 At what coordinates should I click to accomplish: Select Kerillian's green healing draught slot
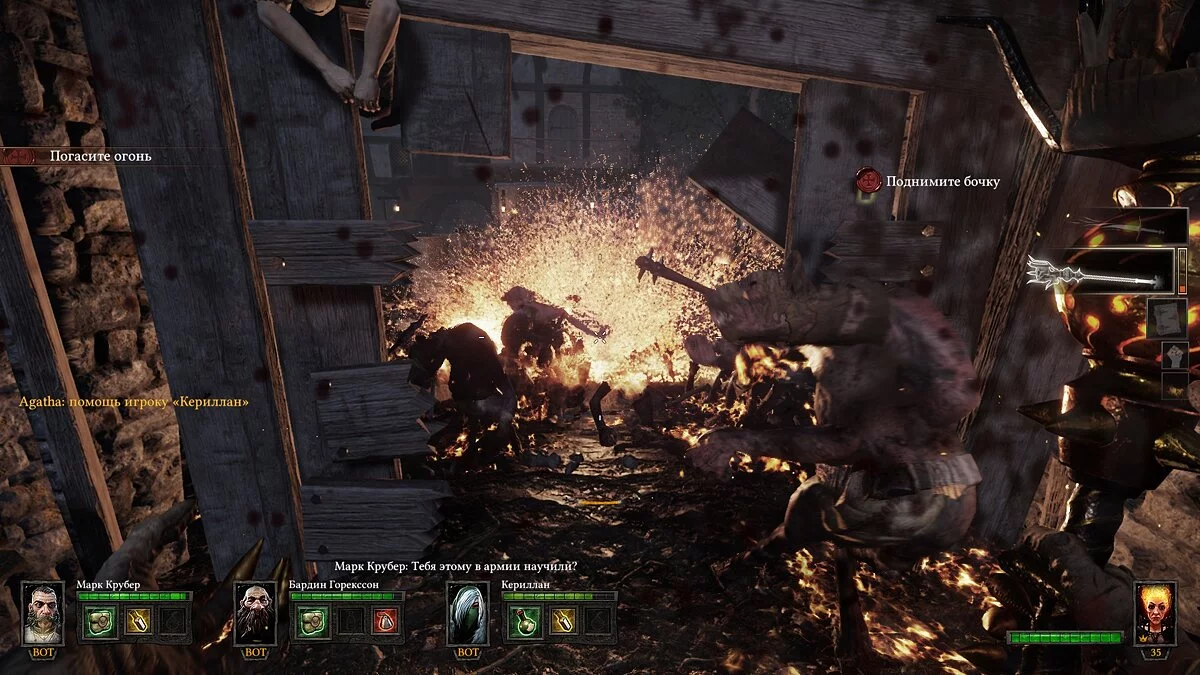click(523, 621)
